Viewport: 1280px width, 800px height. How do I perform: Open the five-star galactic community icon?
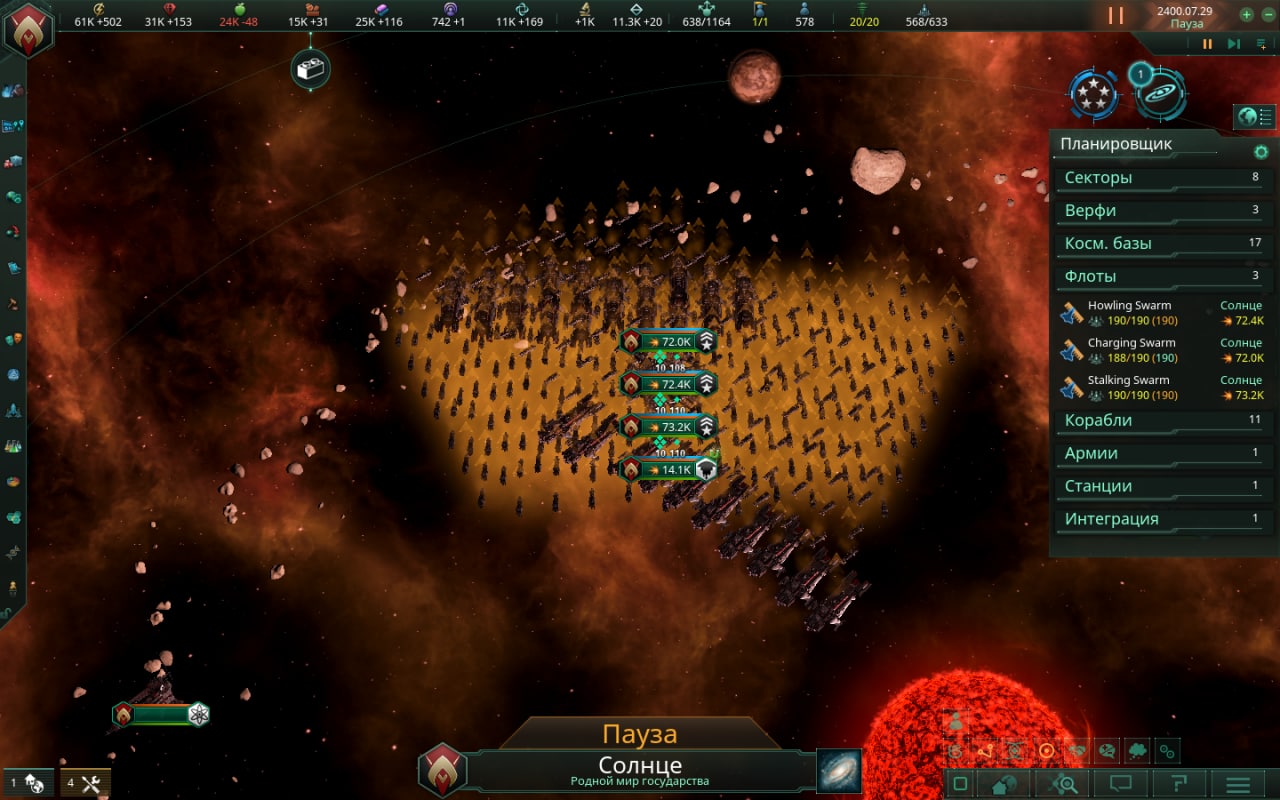[x=1094, y=94]
